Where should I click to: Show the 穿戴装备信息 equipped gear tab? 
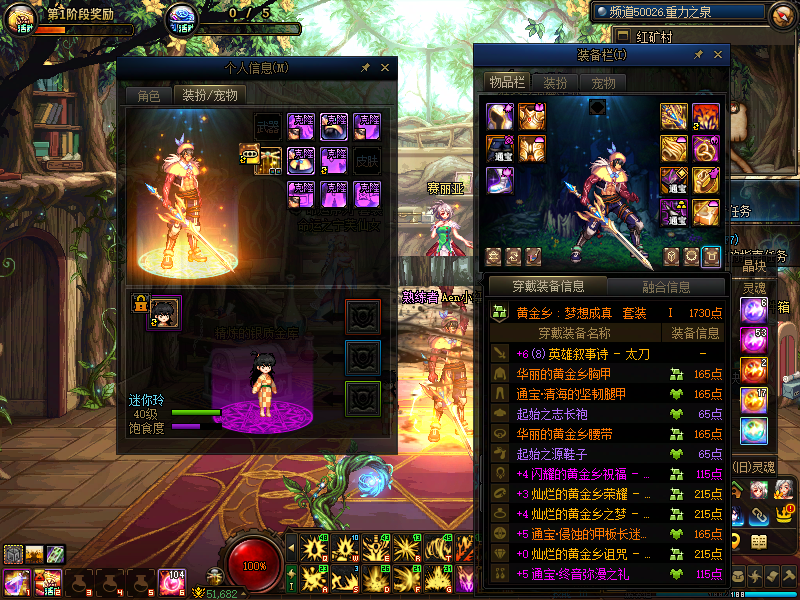(548, 287)
